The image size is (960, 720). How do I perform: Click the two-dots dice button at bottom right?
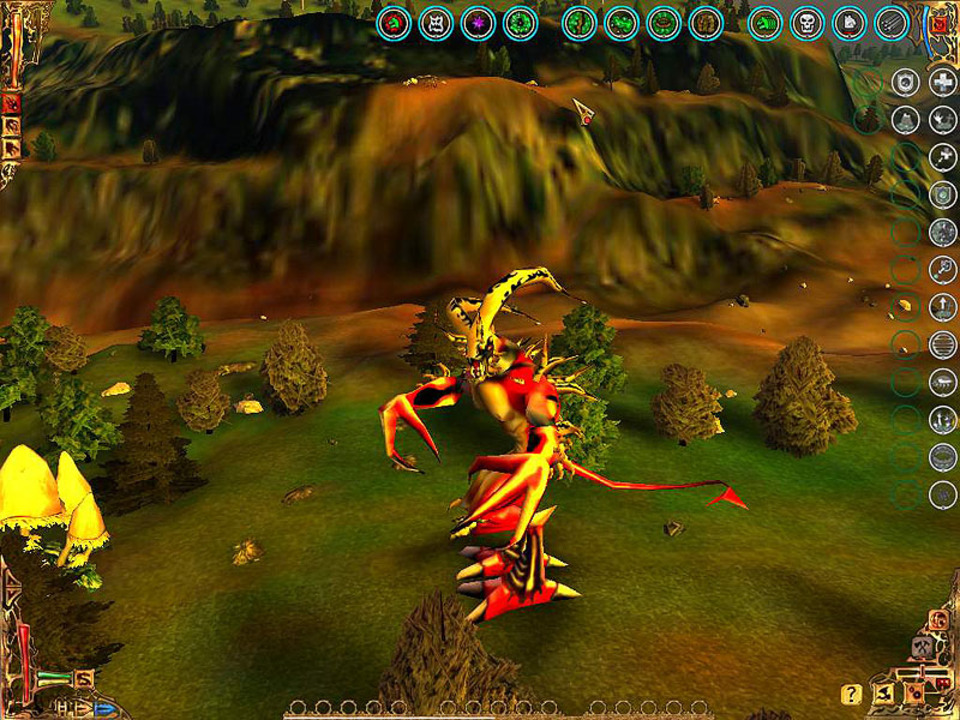click(x=915, y=692)
